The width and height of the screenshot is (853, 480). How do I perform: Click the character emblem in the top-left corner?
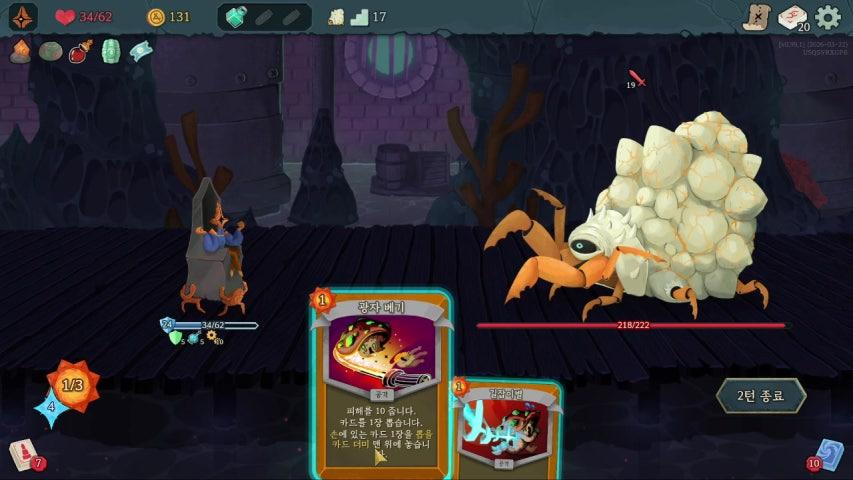point(23,17)
